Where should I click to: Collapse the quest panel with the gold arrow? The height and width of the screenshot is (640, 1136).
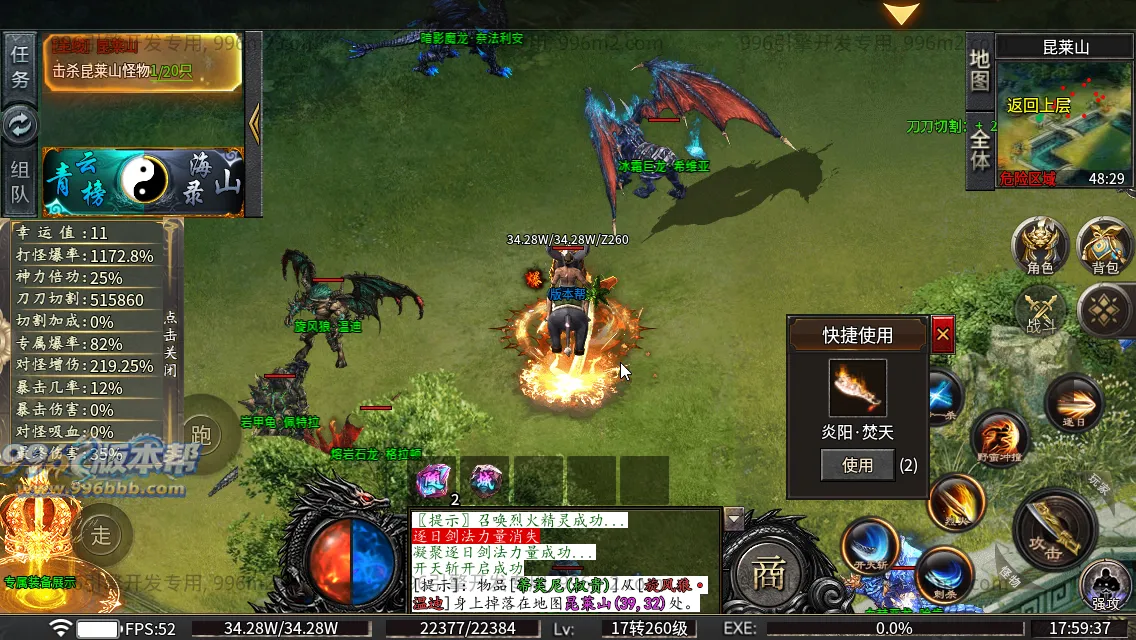click(254, 123)
